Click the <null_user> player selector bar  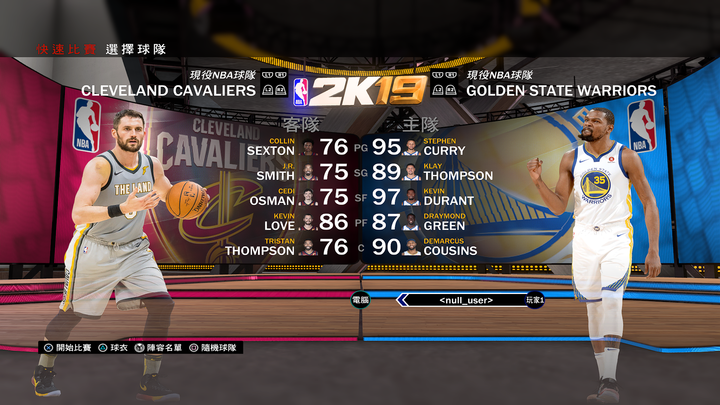(x=466, y=300)
